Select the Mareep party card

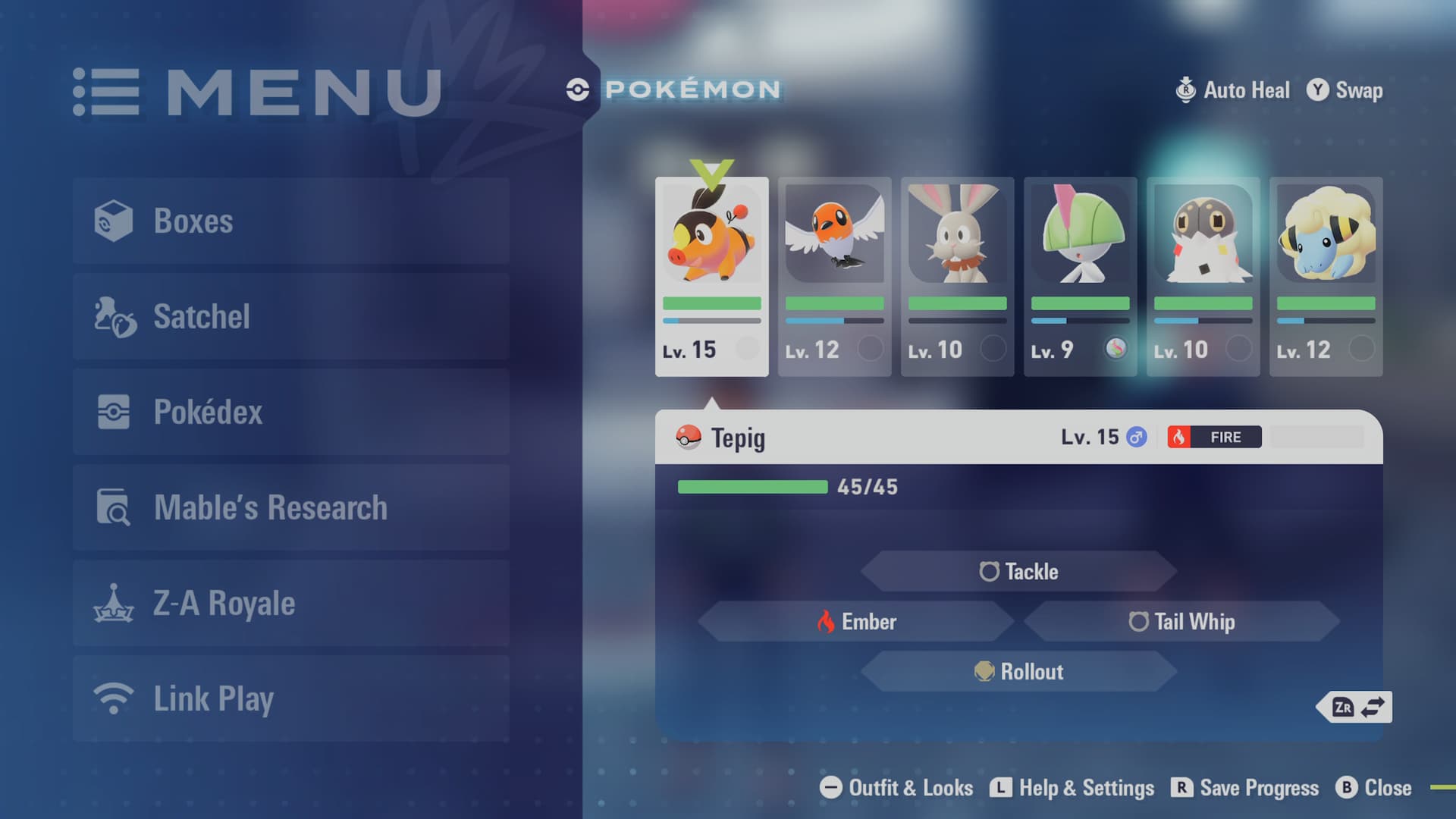tap(1326, 277)
